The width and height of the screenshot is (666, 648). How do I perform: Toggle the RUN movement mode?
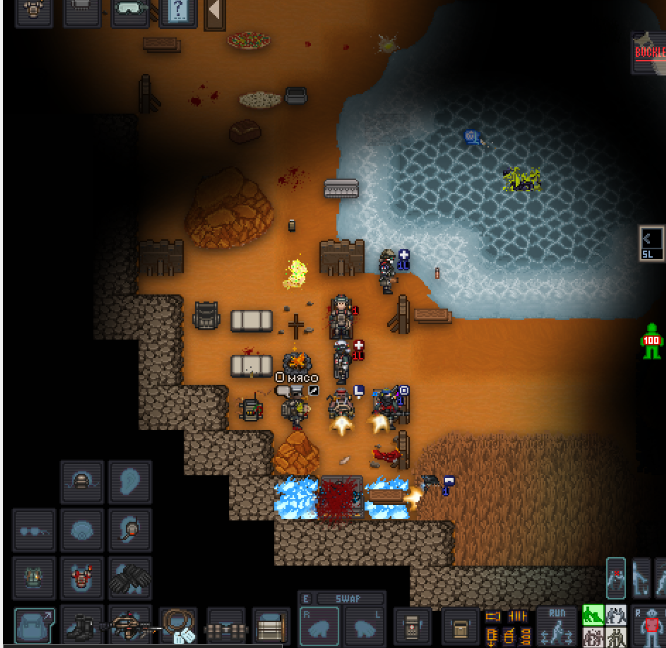point(556,626)
